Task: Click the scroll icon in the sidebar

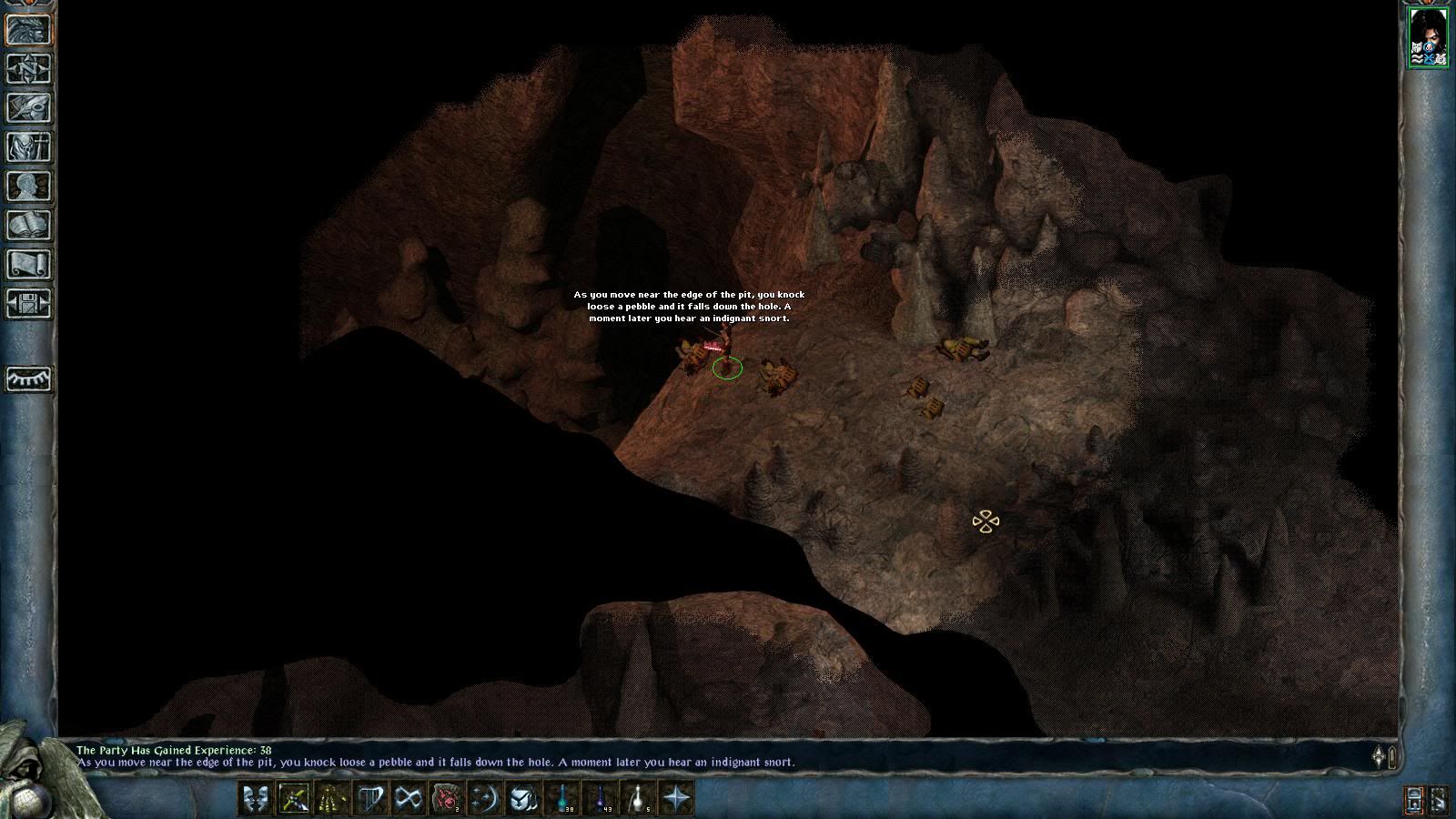Action: [28, 264]
